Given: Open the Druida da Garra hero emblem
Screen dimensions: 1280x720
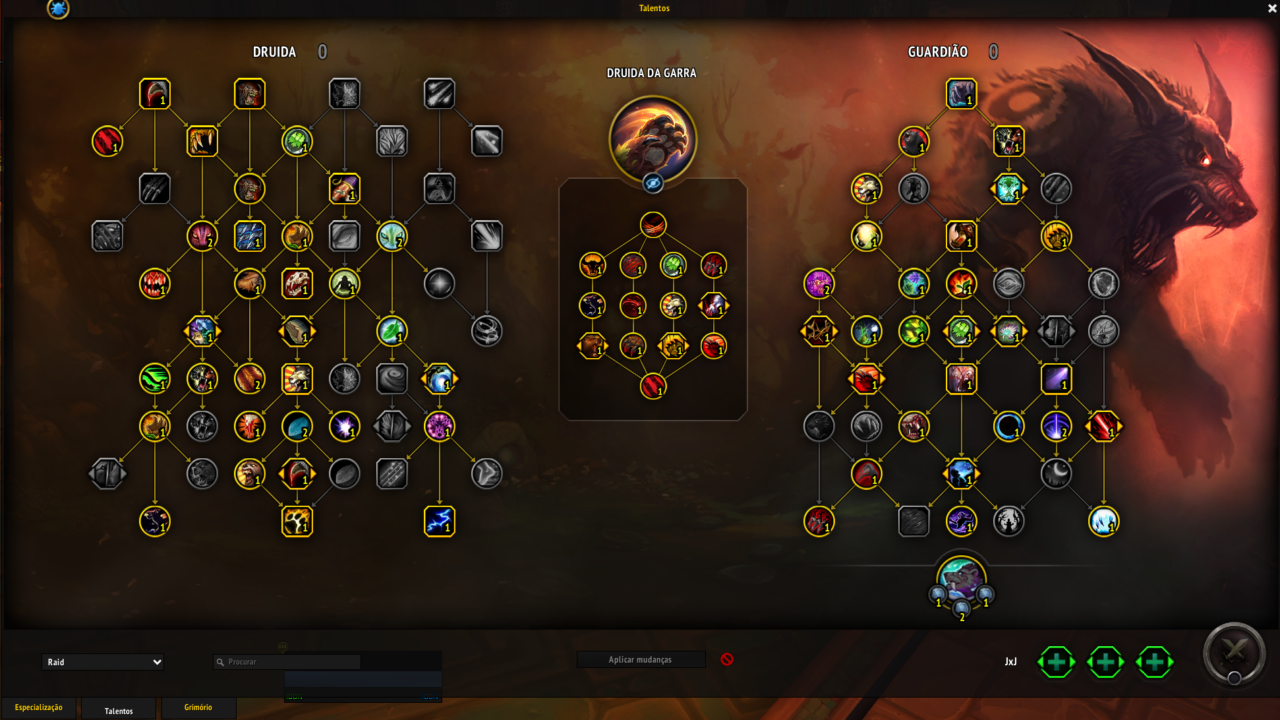Looking at the screenshot, I should (x=652, y=139).
